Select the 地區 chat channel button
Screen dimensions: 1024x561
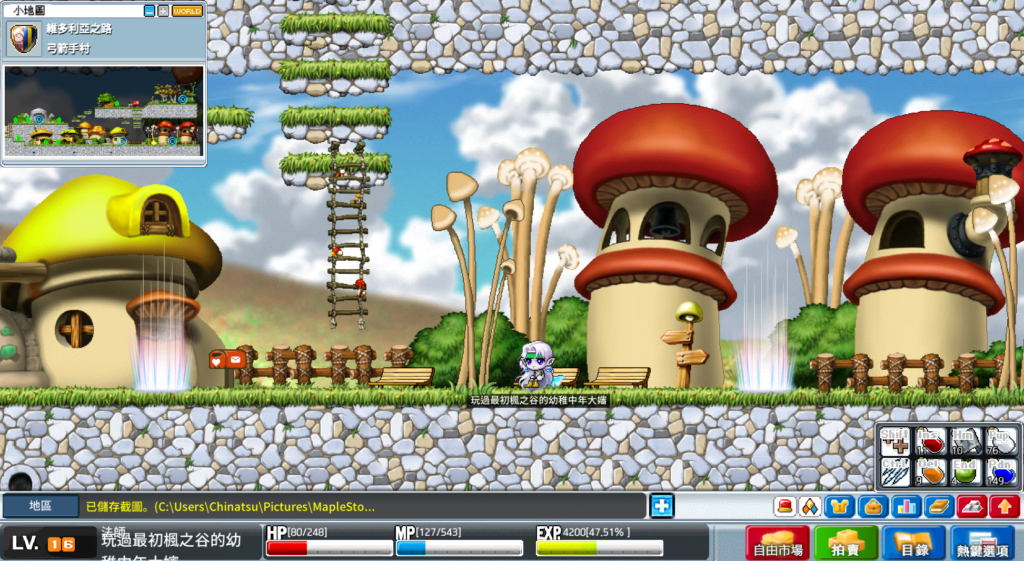coord(40,507)
